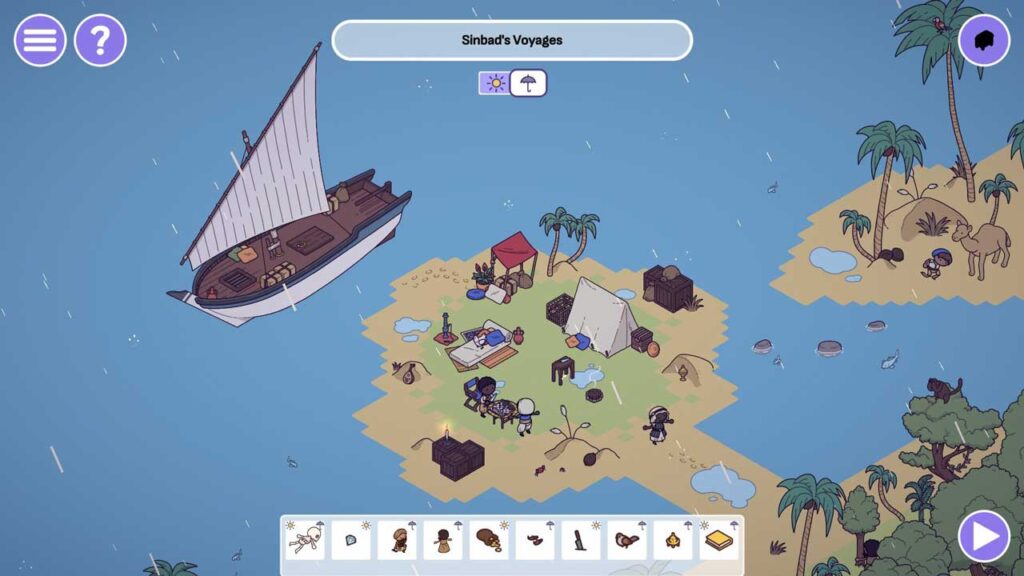Pick the brown slippers item slot
This screenshot has height=576, width=1024.
pos(535,540)
